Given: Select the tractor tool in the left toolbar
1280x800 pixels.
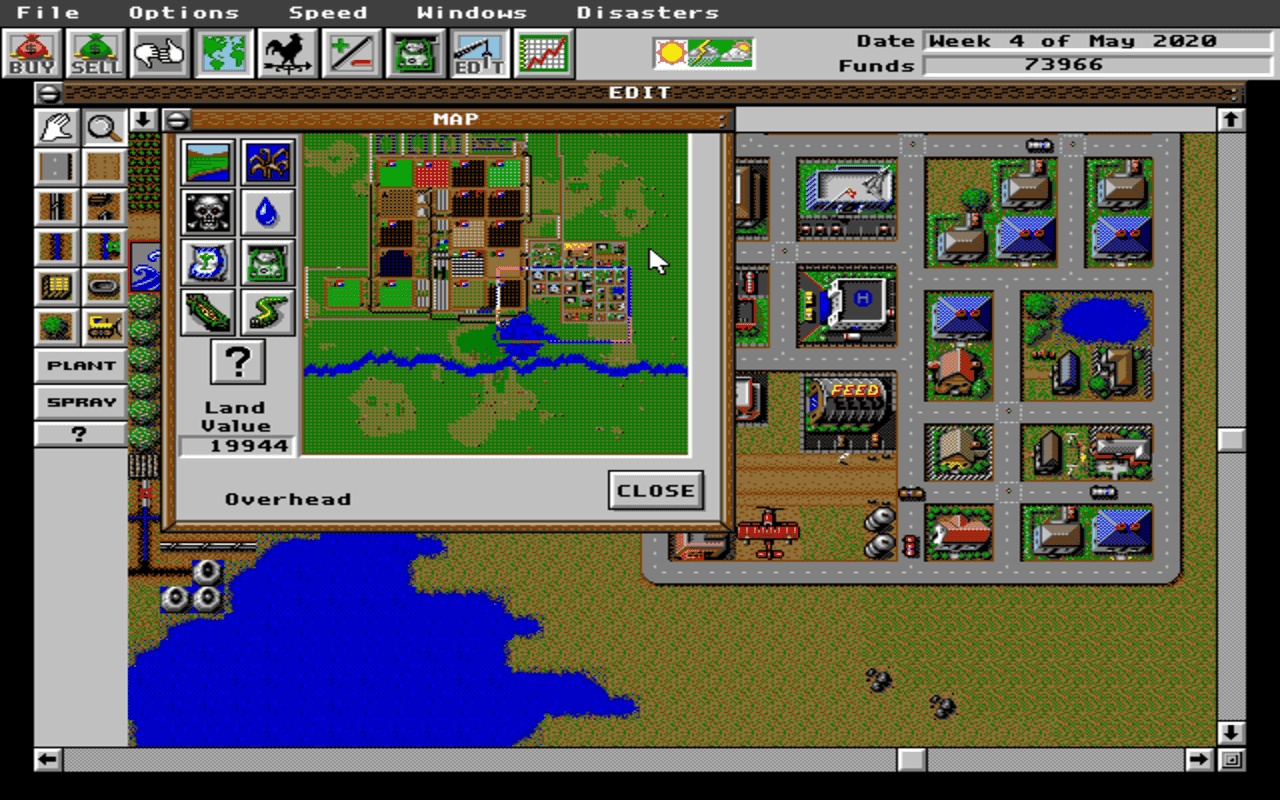Looking at the screenshot, I should (x=104, y=327).
